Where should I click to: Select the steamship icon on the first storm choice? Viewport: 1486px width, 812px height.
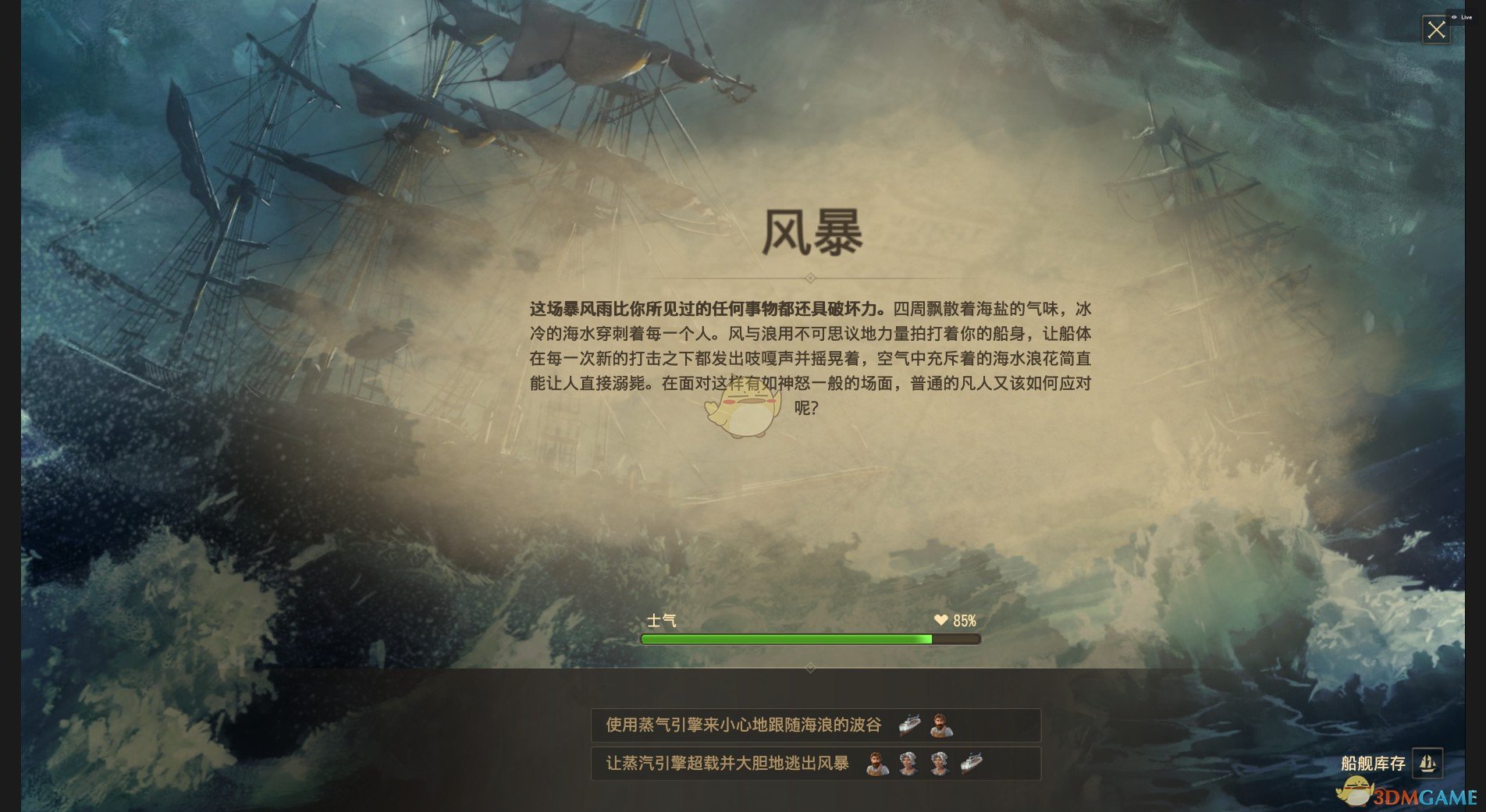[x=908, y=725]
